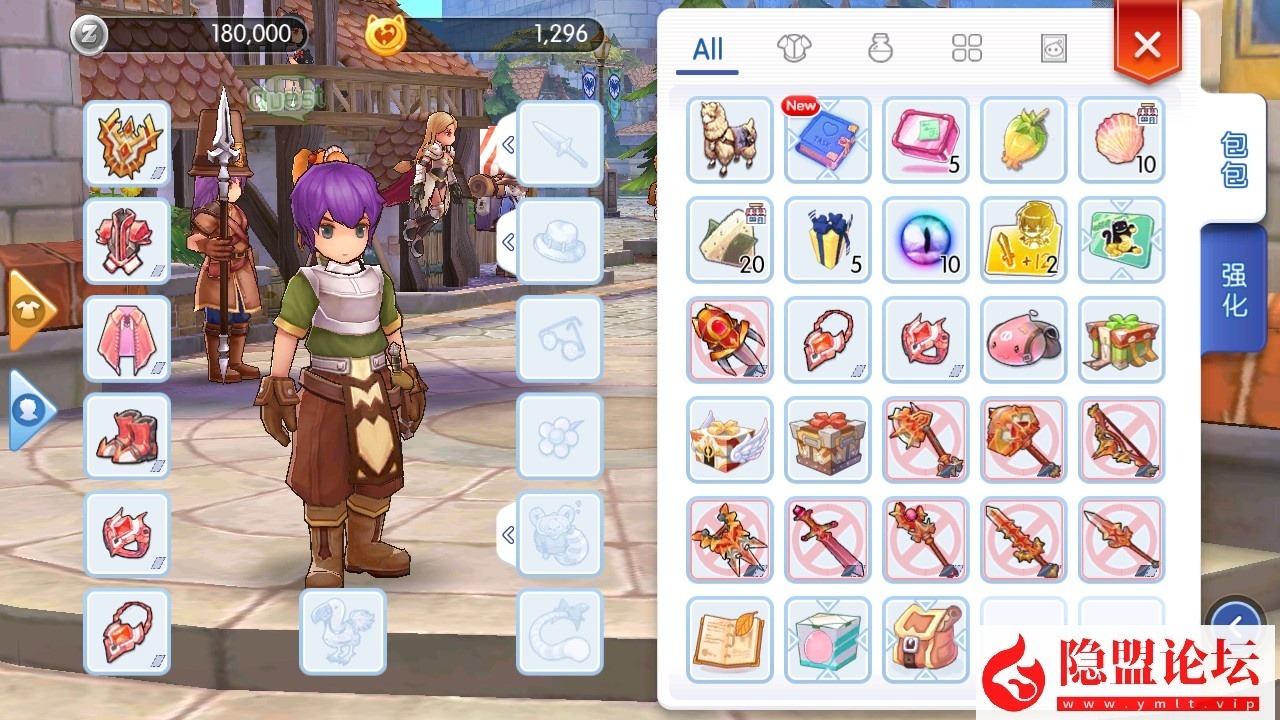
Task: Open the new blue diary book item
Action: [828, 140]
